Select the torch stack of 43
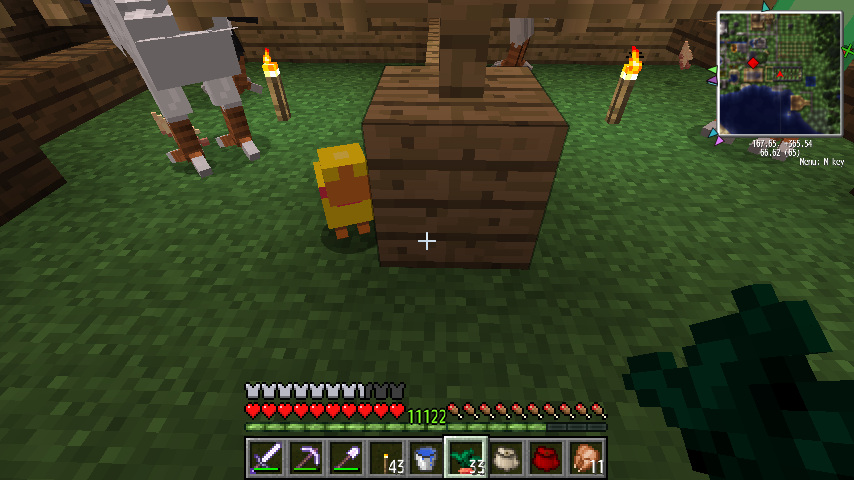 (386, 458)
